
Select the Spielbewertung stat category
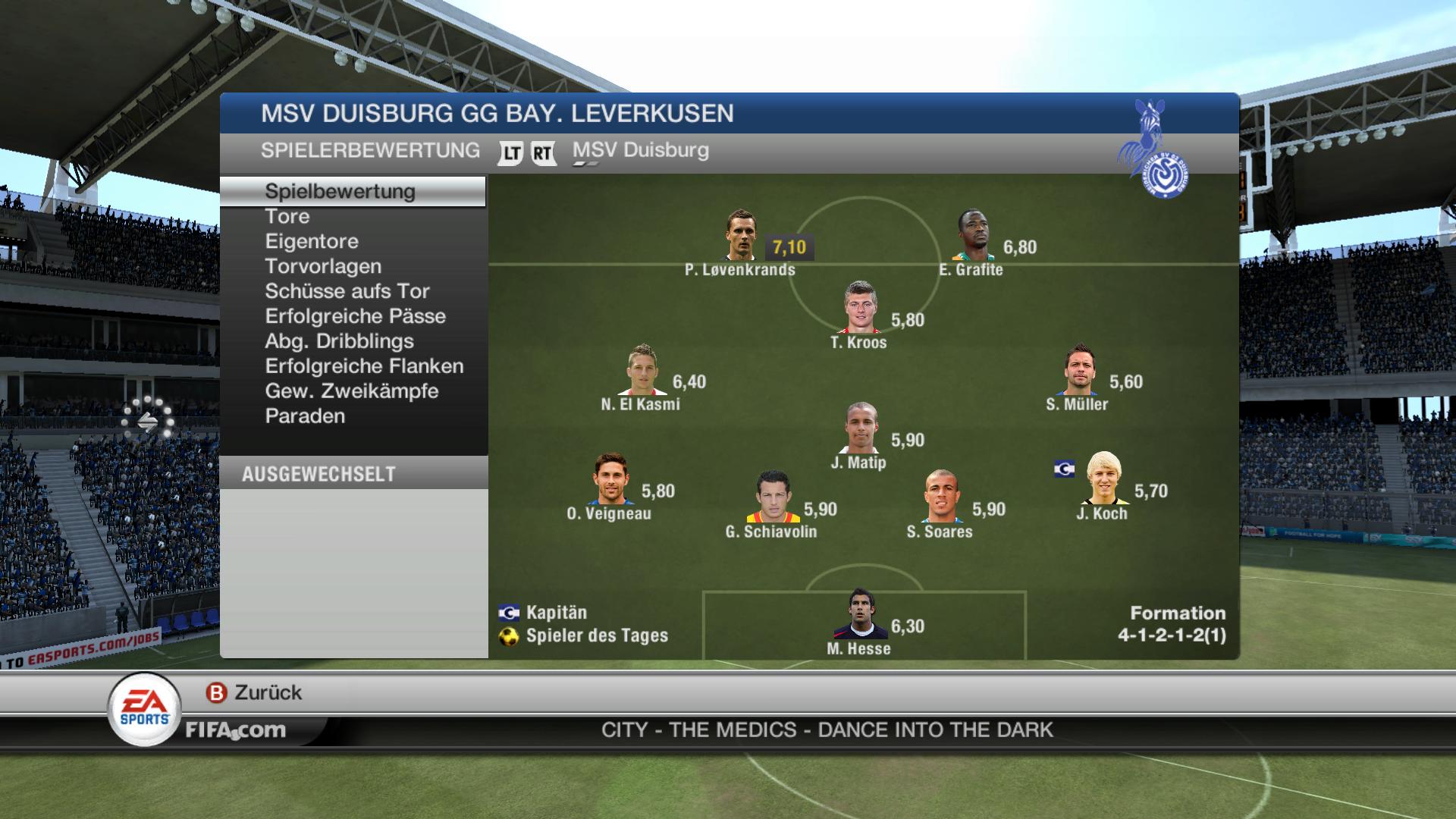[340, 191]
